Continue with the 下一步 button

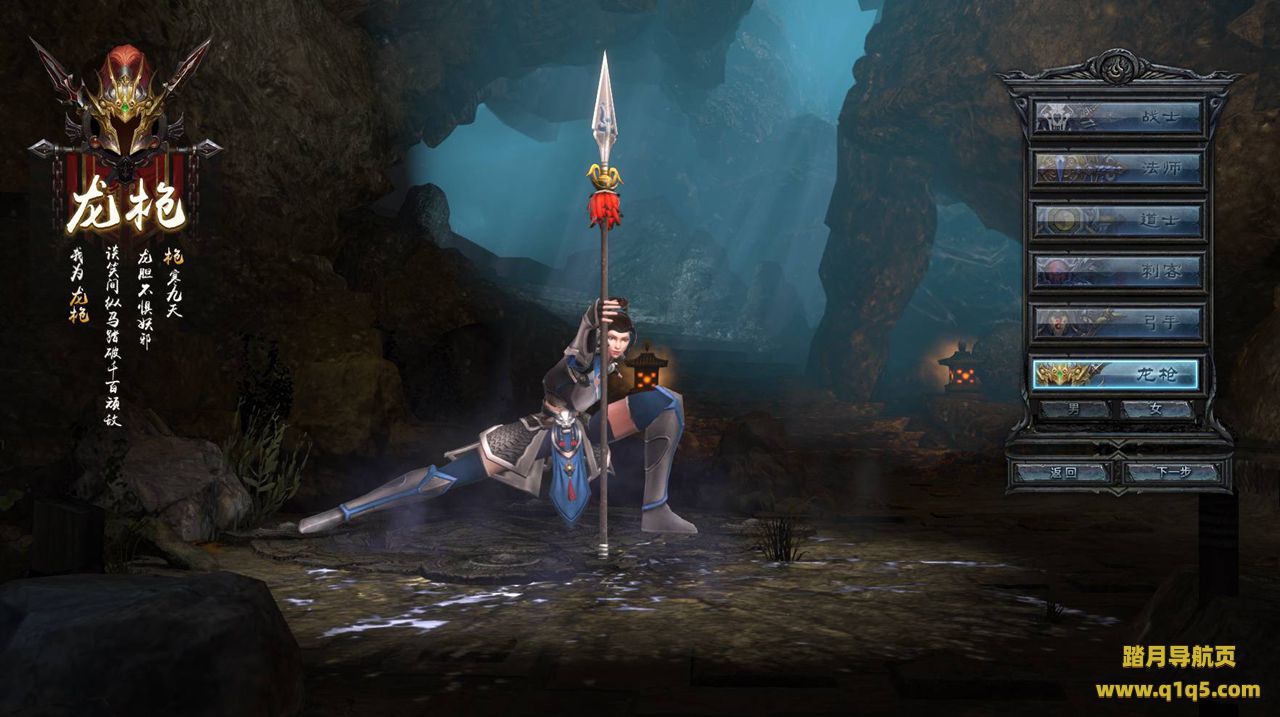[1172, 472]
